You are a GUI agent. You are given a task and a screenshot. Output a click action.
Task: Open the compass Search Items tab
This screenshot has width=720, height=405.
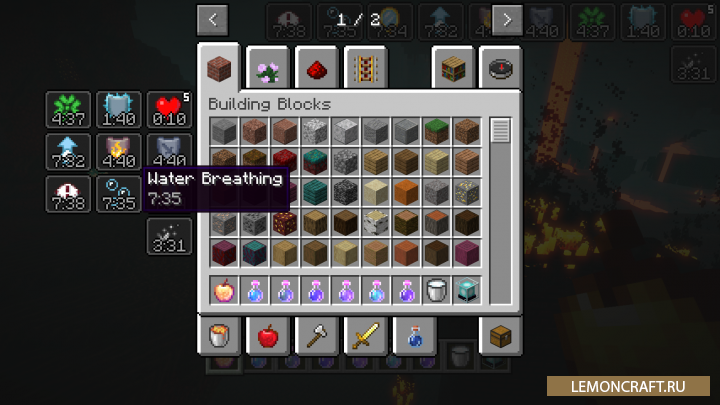tap(501, 69)
